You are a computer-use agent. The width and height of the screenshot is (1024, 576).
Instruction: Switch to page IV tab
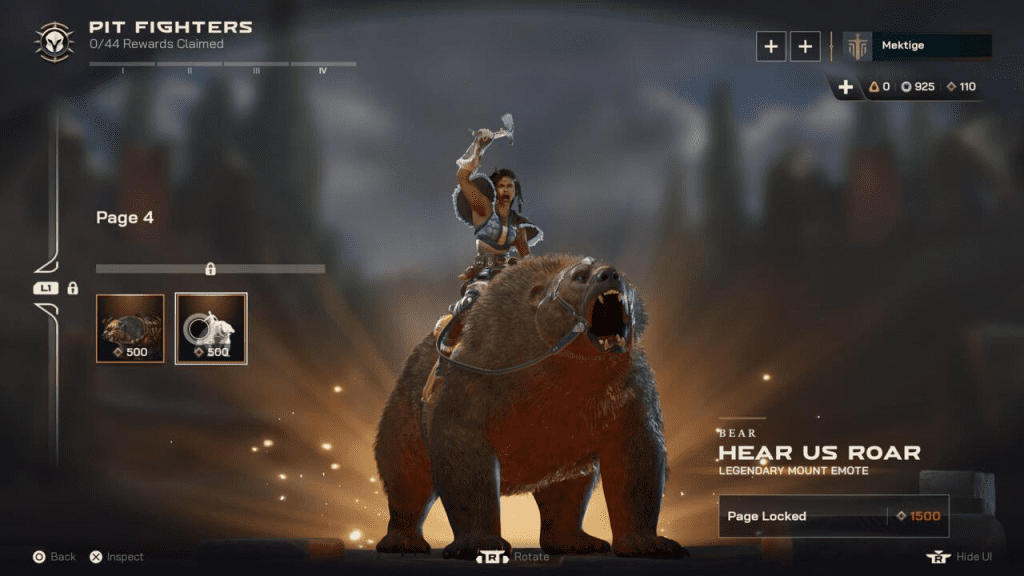[323, 68]
